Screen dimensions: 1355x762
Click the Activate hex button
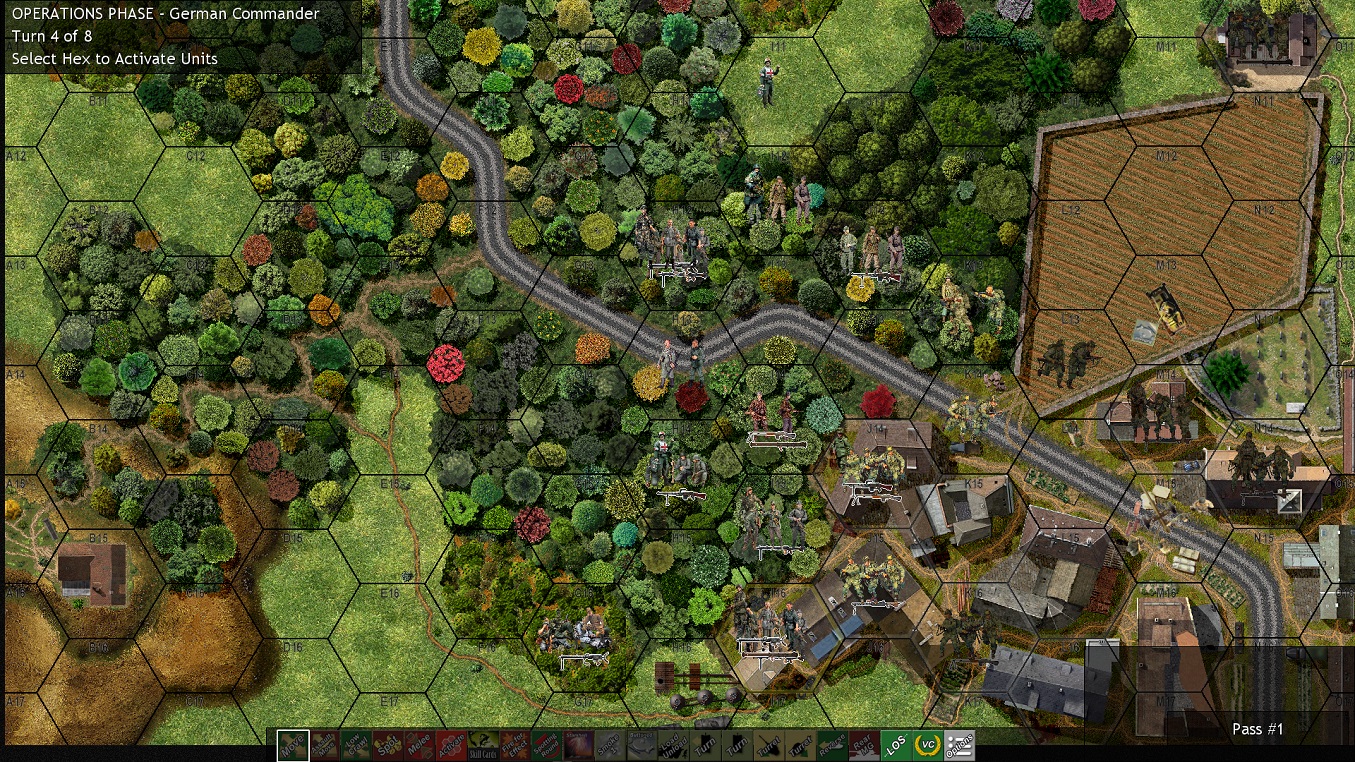(x=452, y=745)
